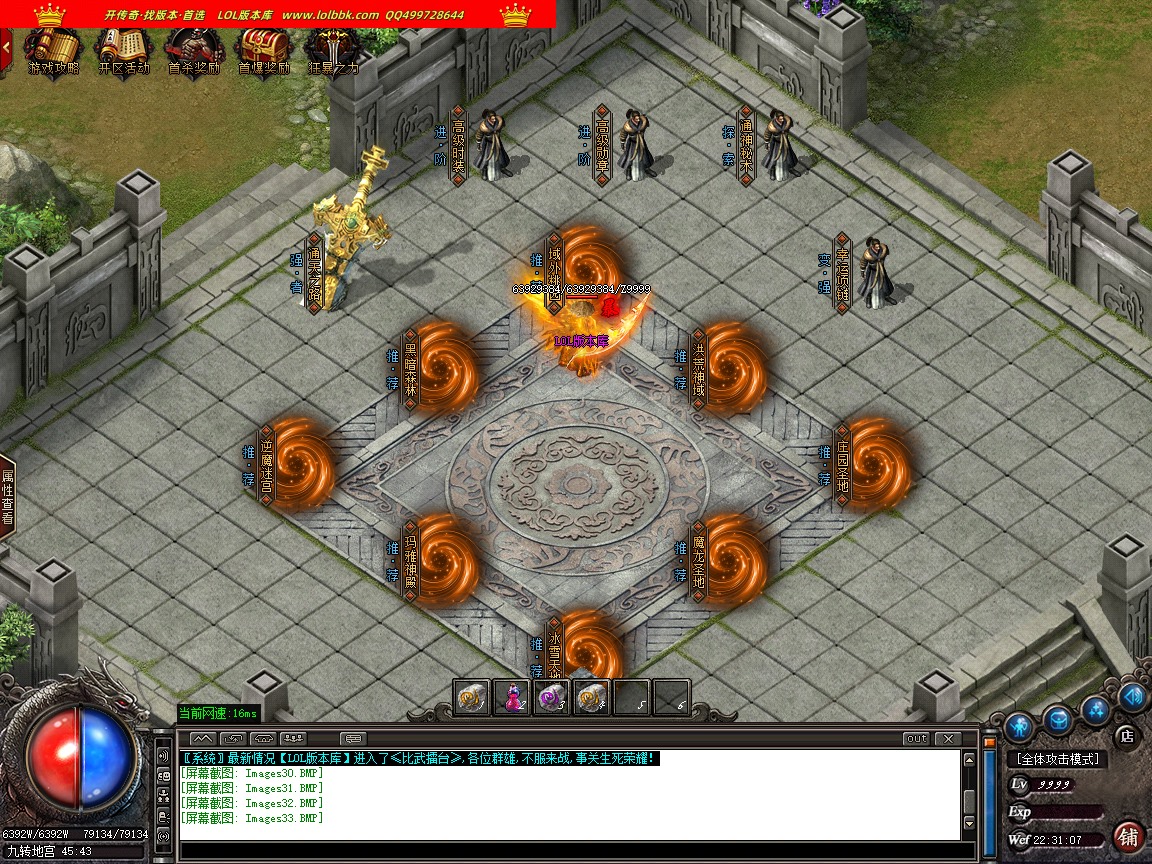1152x864 pixels.
Task: Open the red 铺 stall button
Action: click(1128, 836)
